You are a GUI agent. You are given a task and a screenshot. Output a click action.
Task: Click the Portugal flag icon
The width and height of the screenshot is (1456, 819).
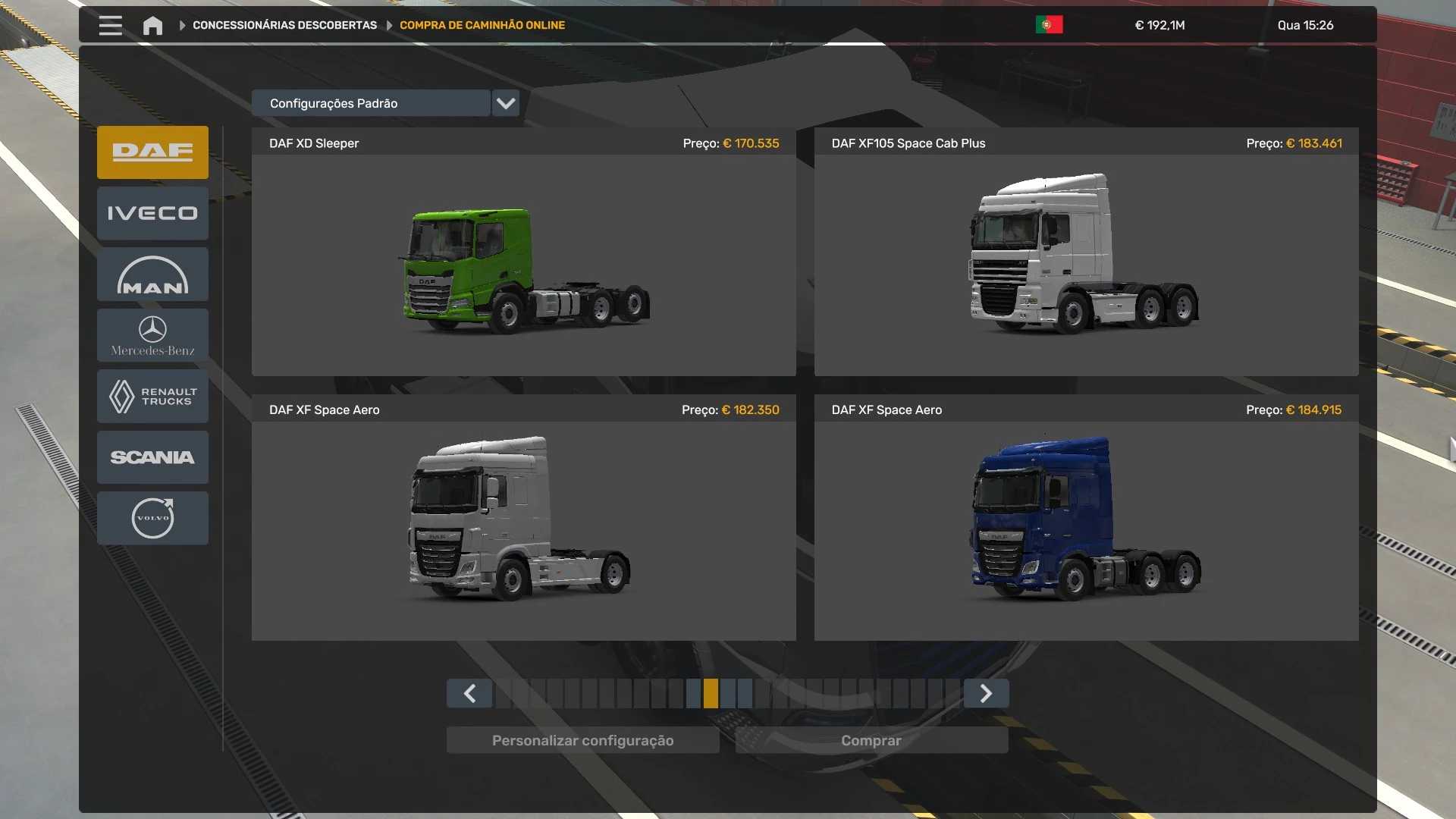coord(1049,25)
